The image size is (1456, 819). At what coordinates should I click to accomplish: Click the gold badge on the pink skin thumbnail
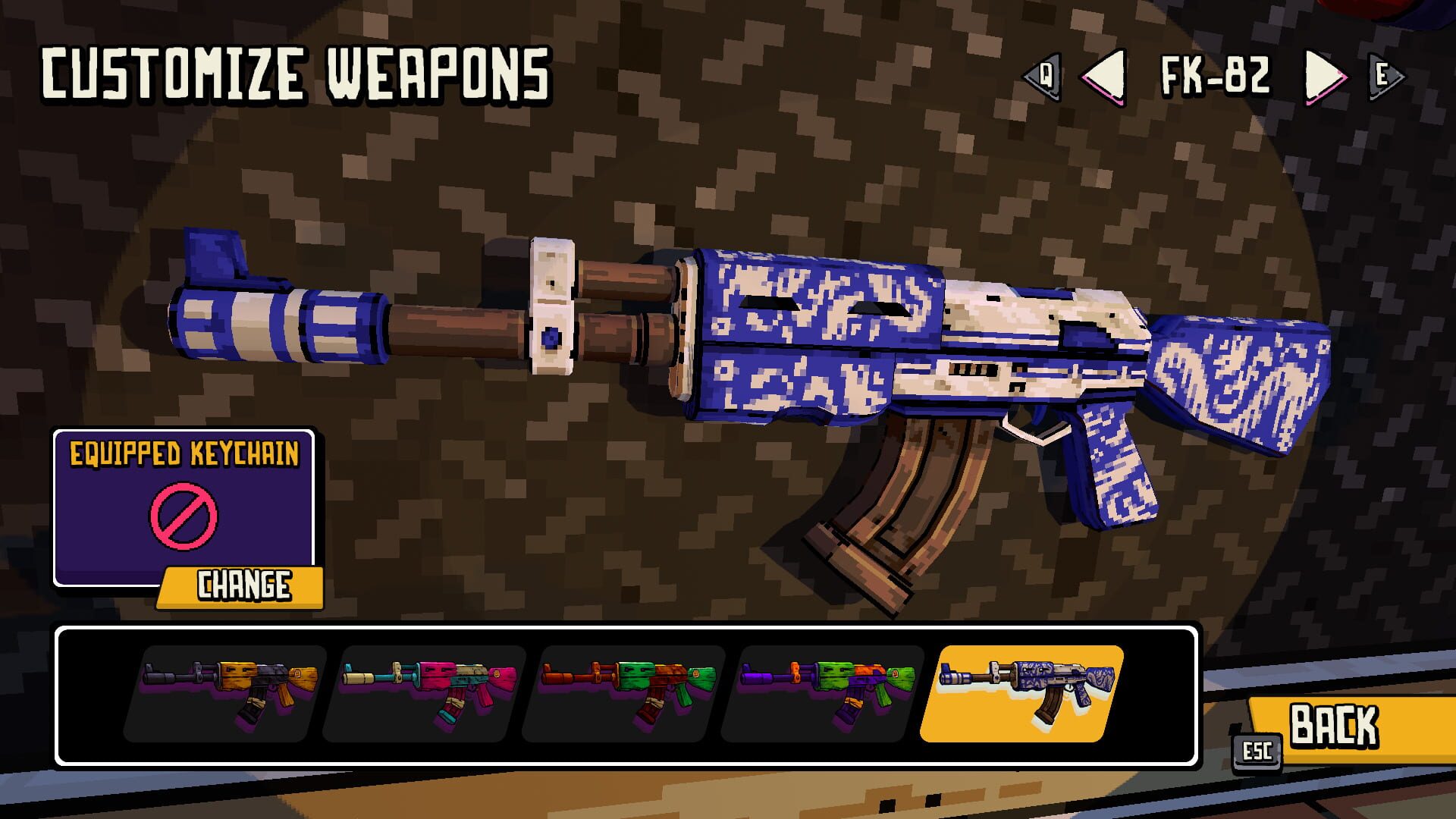[497, 673]
